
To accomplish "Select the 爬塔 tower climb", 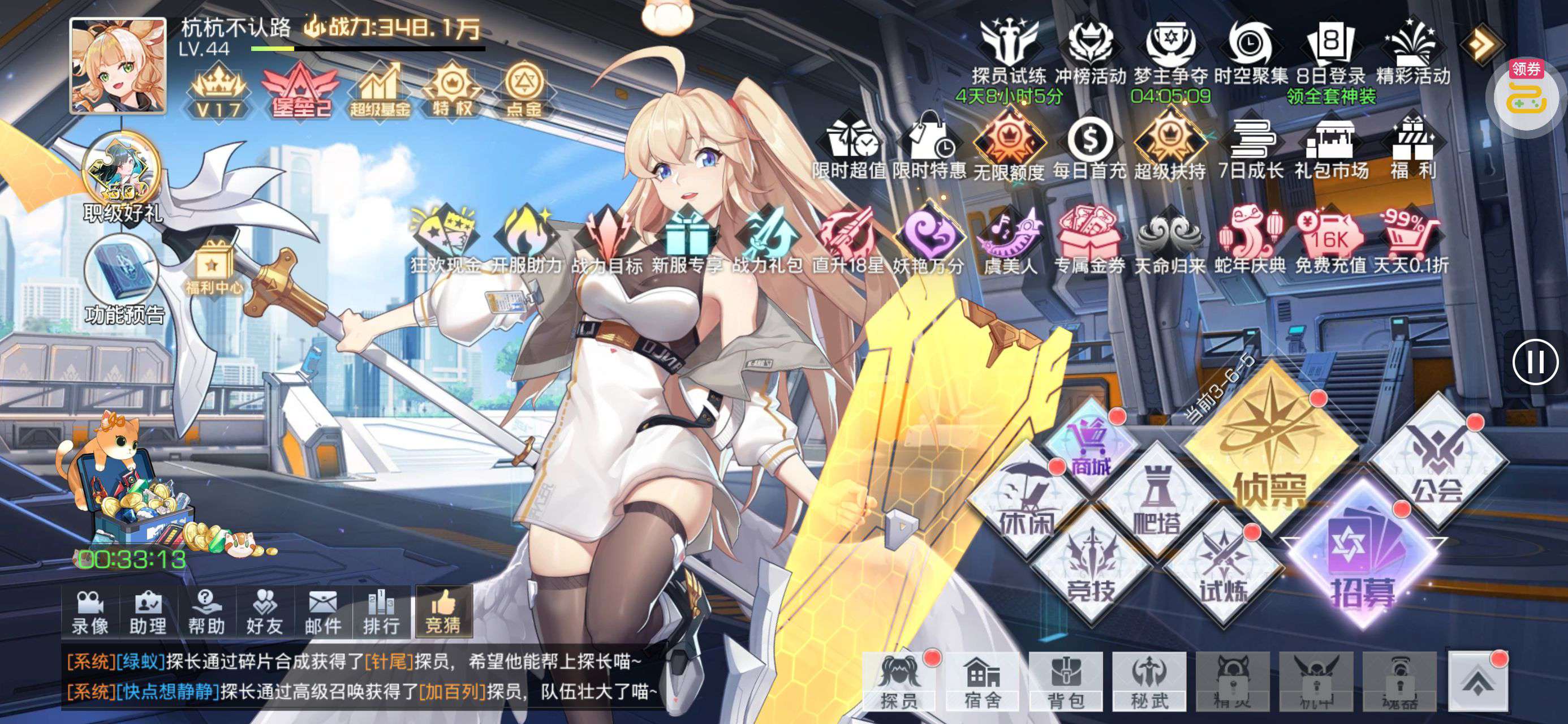I will click(1155, 502).
